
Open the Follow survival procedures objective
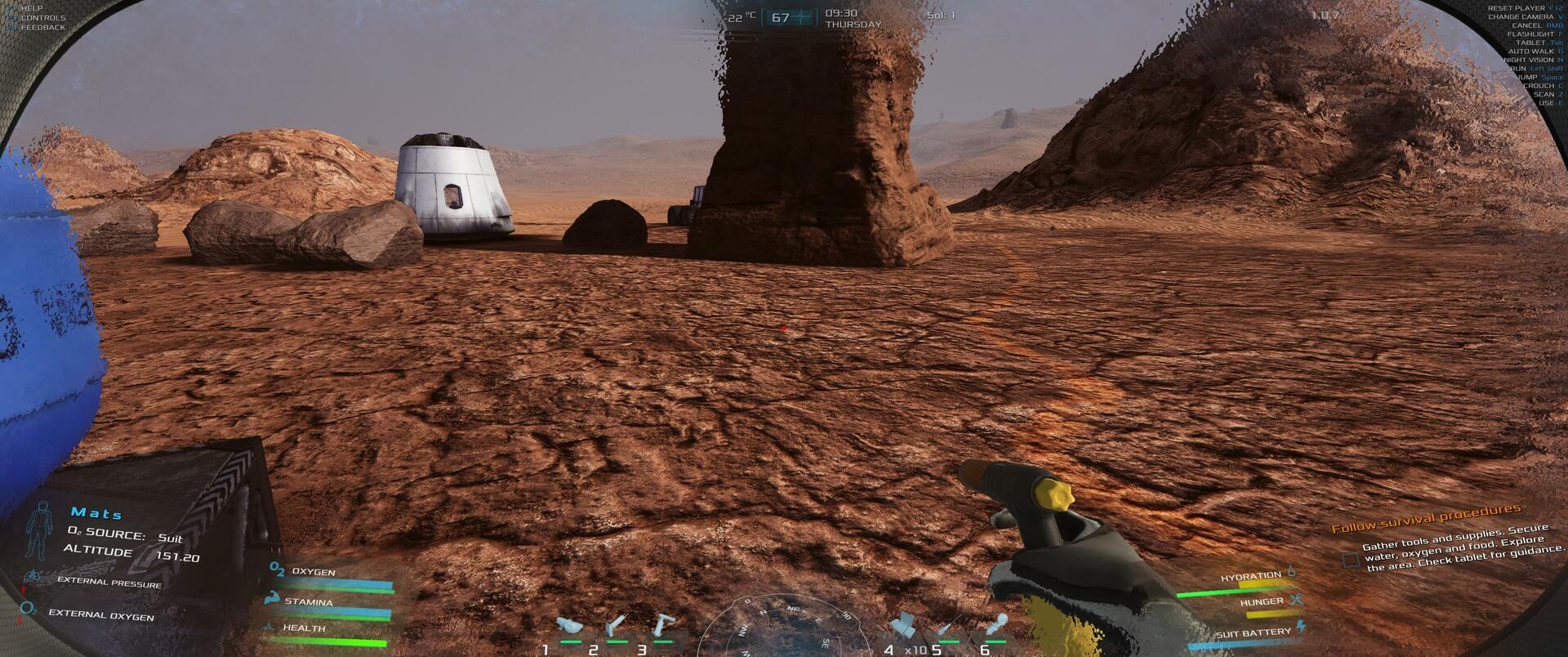pyautogui.click(x=1425, y=518)
